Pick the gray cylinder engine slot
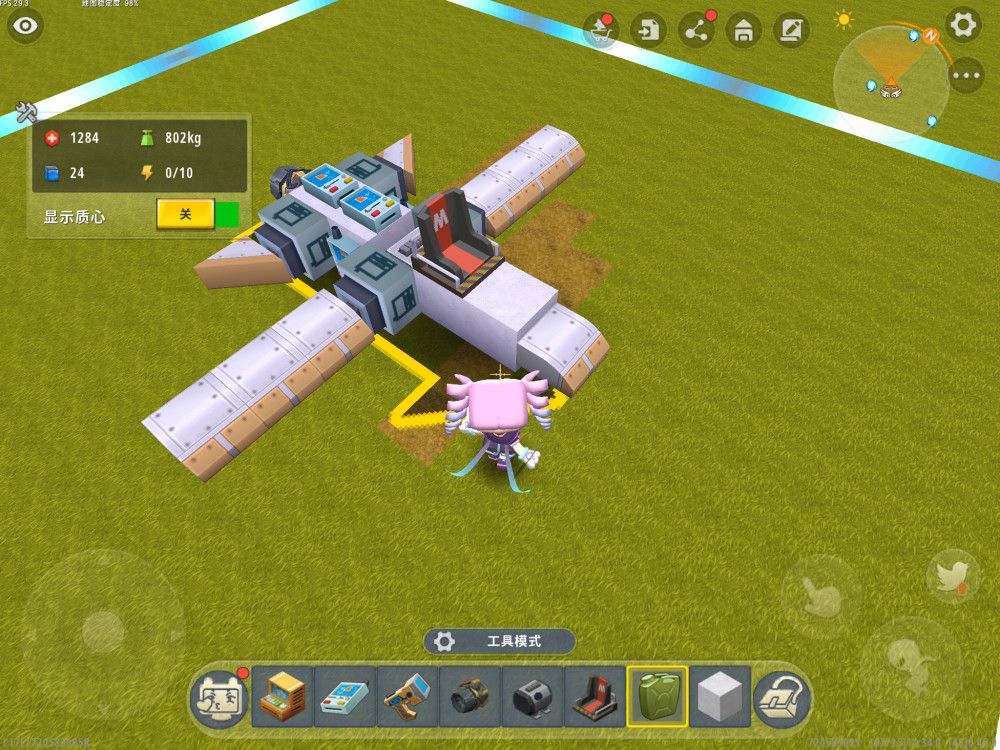Image resolution: width=1000 pixels, height=750 pixels. [x=532, y=697]
